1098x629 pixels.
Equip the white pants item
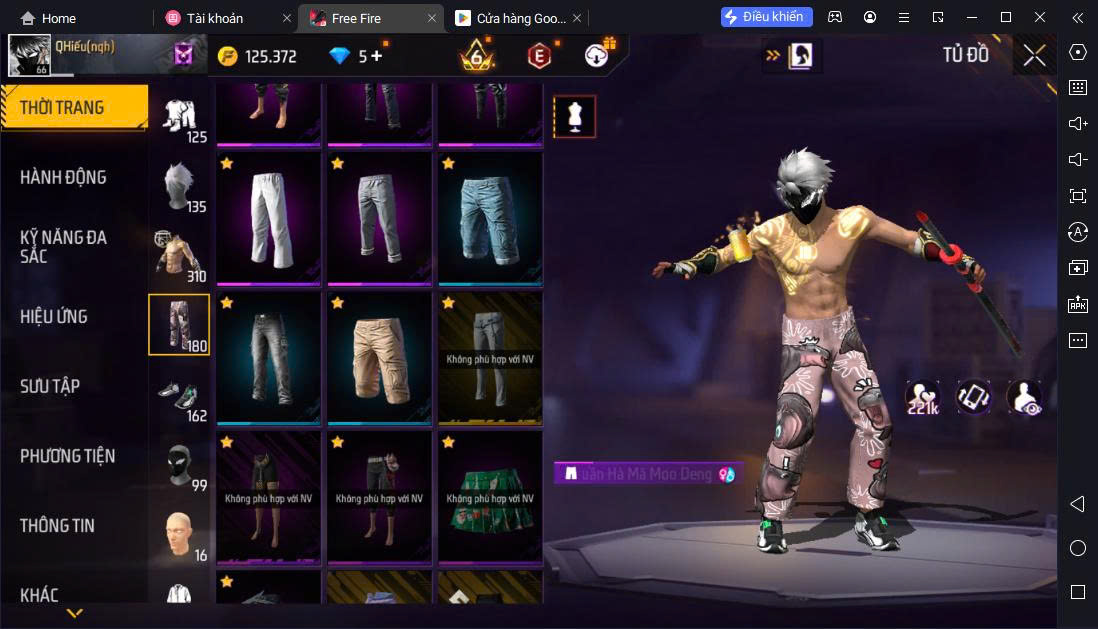268,217
